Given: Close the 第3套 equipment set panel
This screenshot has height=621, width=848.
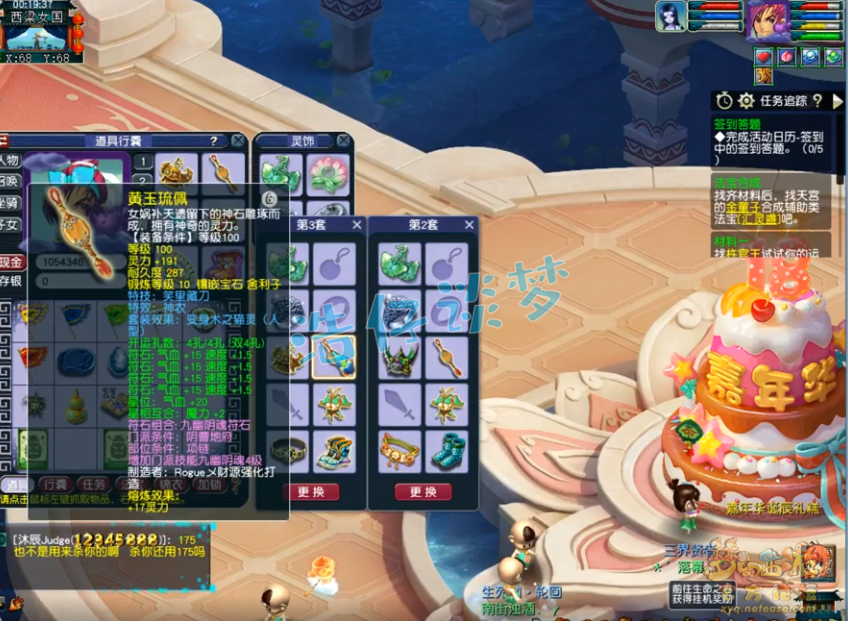Looking at the screenshot, I should point(355,225).
